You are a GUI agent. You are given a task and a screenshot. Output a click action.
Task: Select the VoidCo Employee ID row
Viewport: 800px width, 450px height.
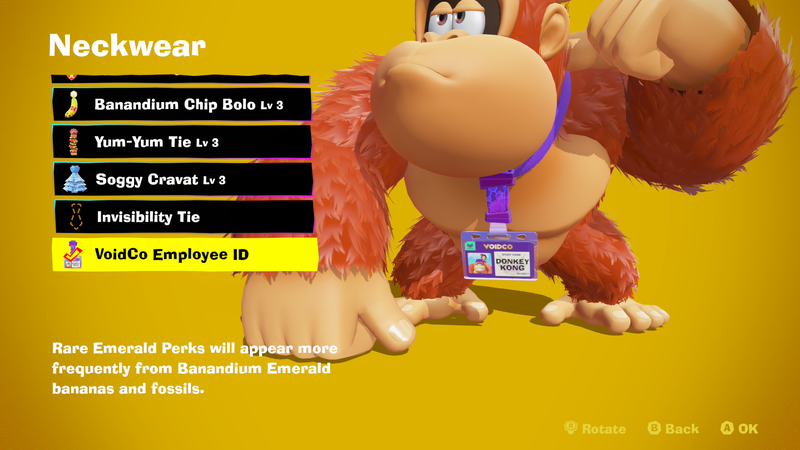(184, 255)
